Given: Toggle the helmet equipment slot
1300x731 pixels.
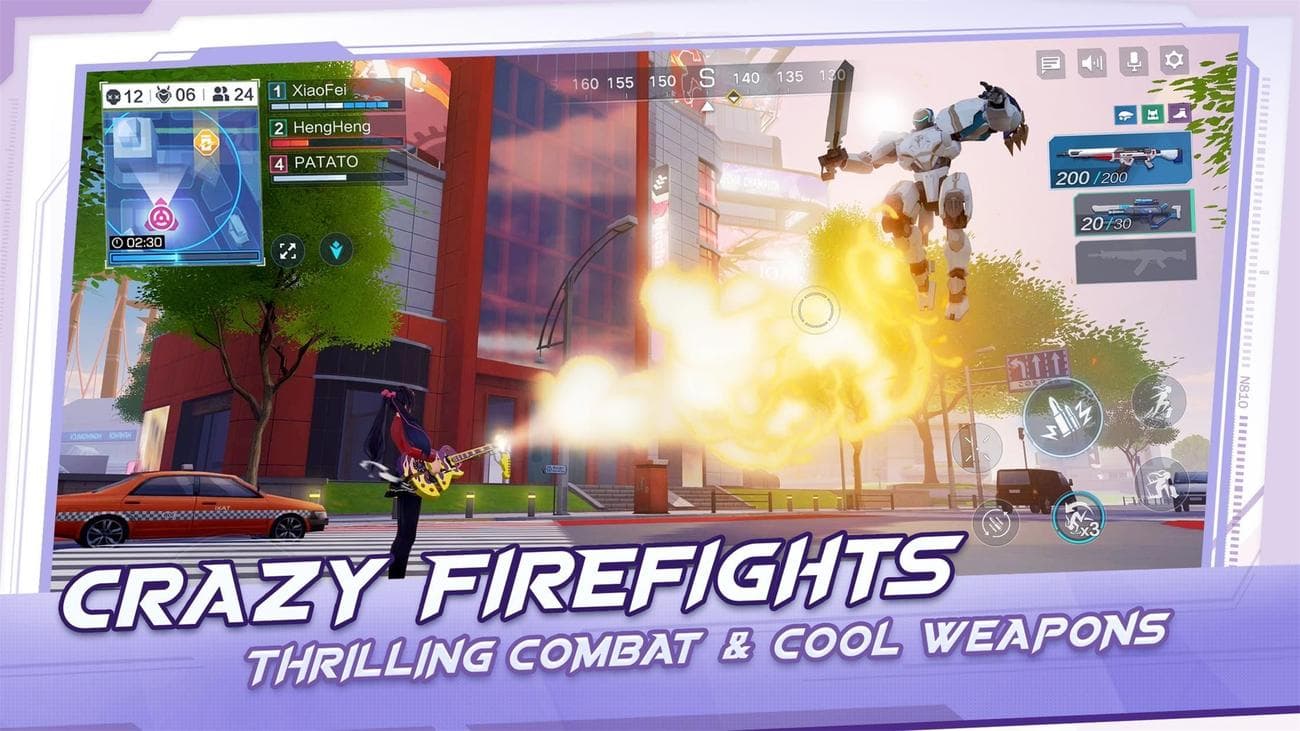Looking at the screenshot, I should click(1124, 115).
